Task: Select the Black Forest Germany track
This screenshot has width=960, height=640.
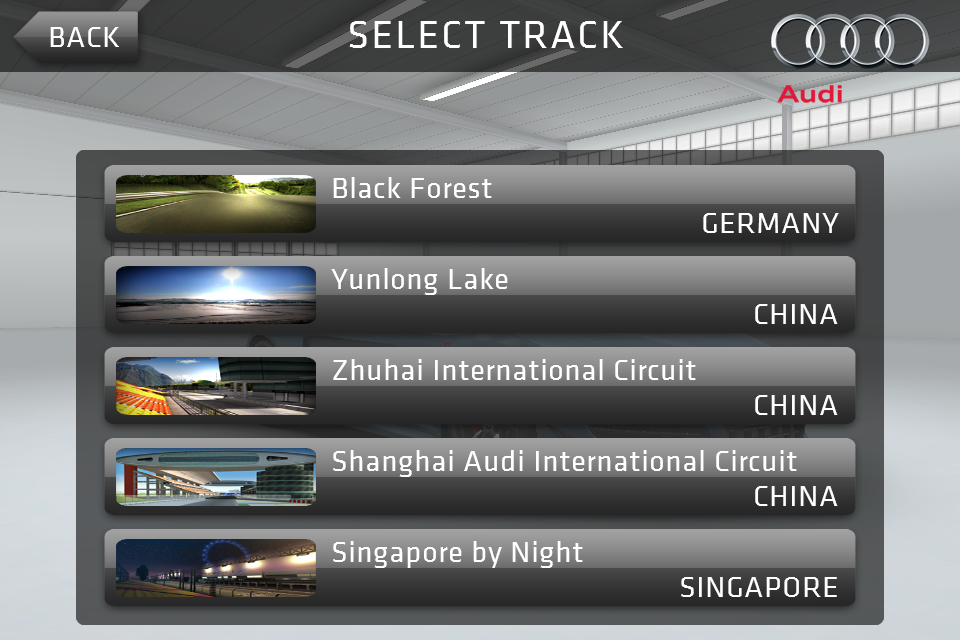Action: point(480,203)
